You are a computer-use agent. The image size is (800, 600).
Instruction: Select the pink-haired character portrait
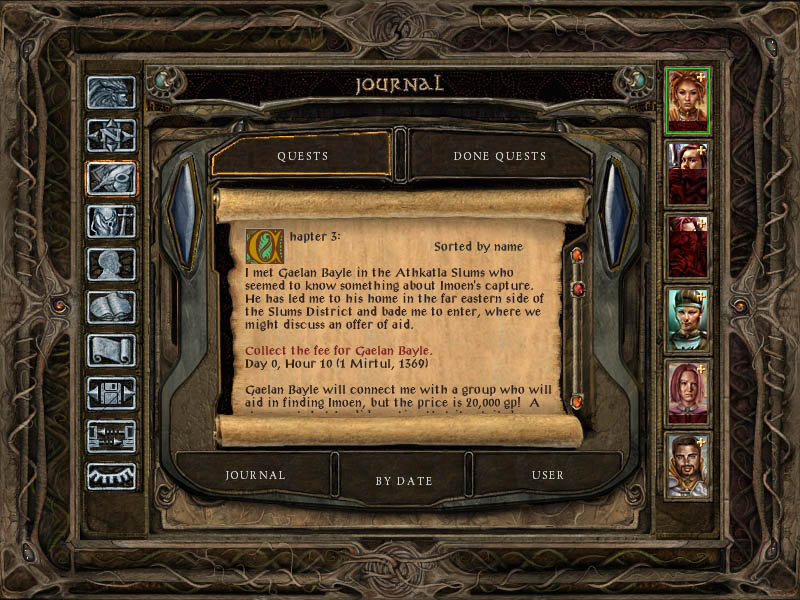tap(688, 393)
